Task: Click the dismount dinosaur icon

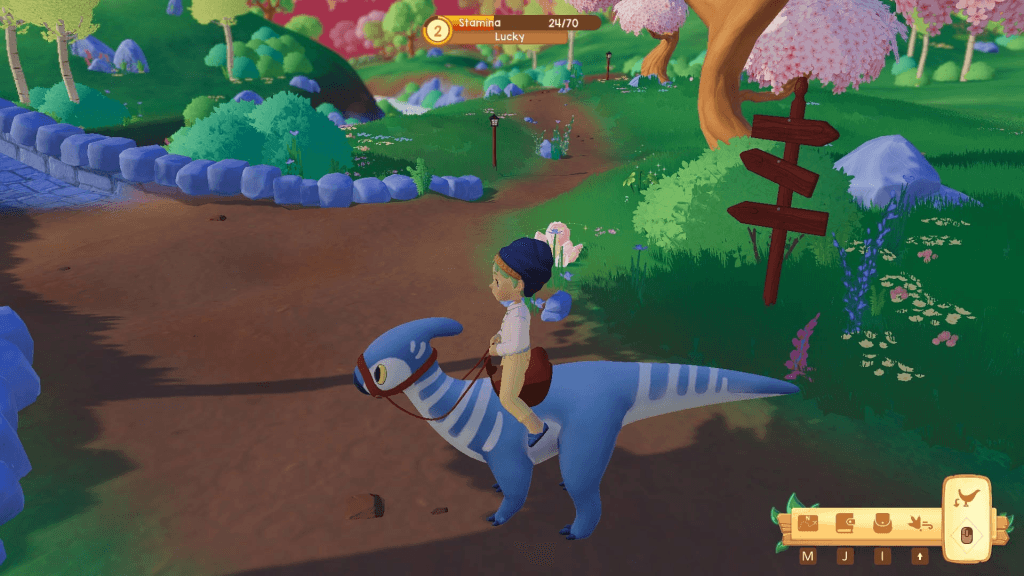Action: point(966,498)
